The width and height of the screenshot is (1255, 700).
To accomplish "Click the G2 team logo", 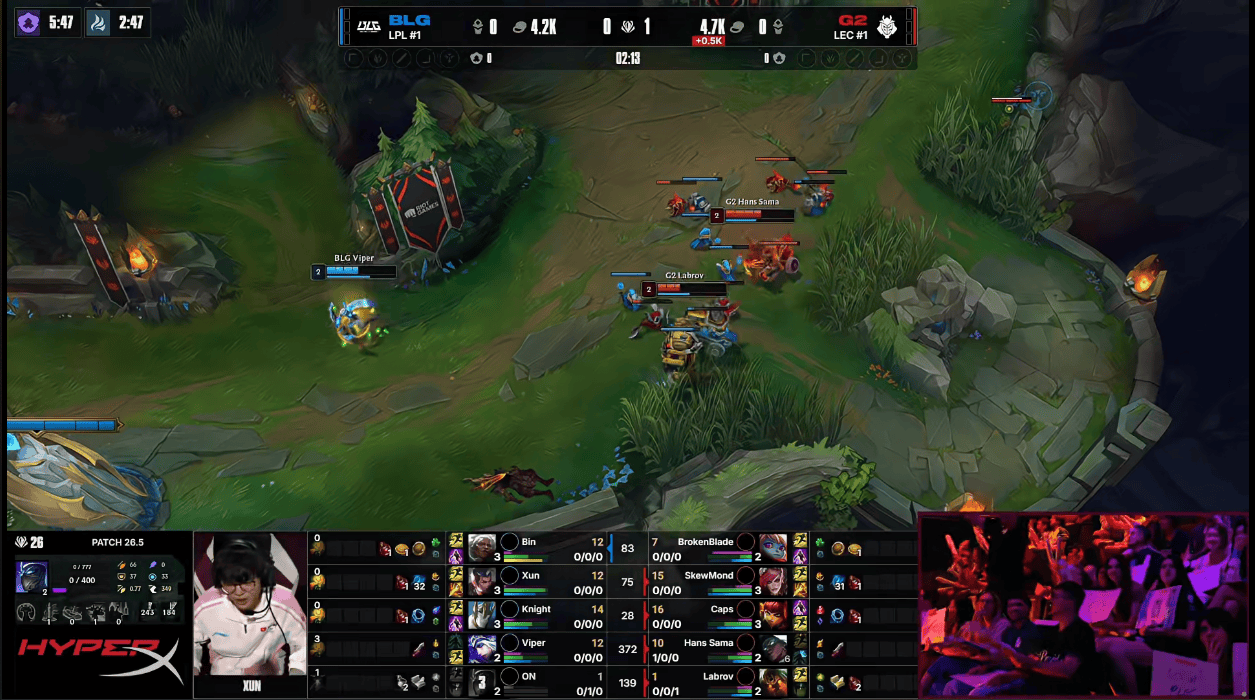I will point(887,26).
